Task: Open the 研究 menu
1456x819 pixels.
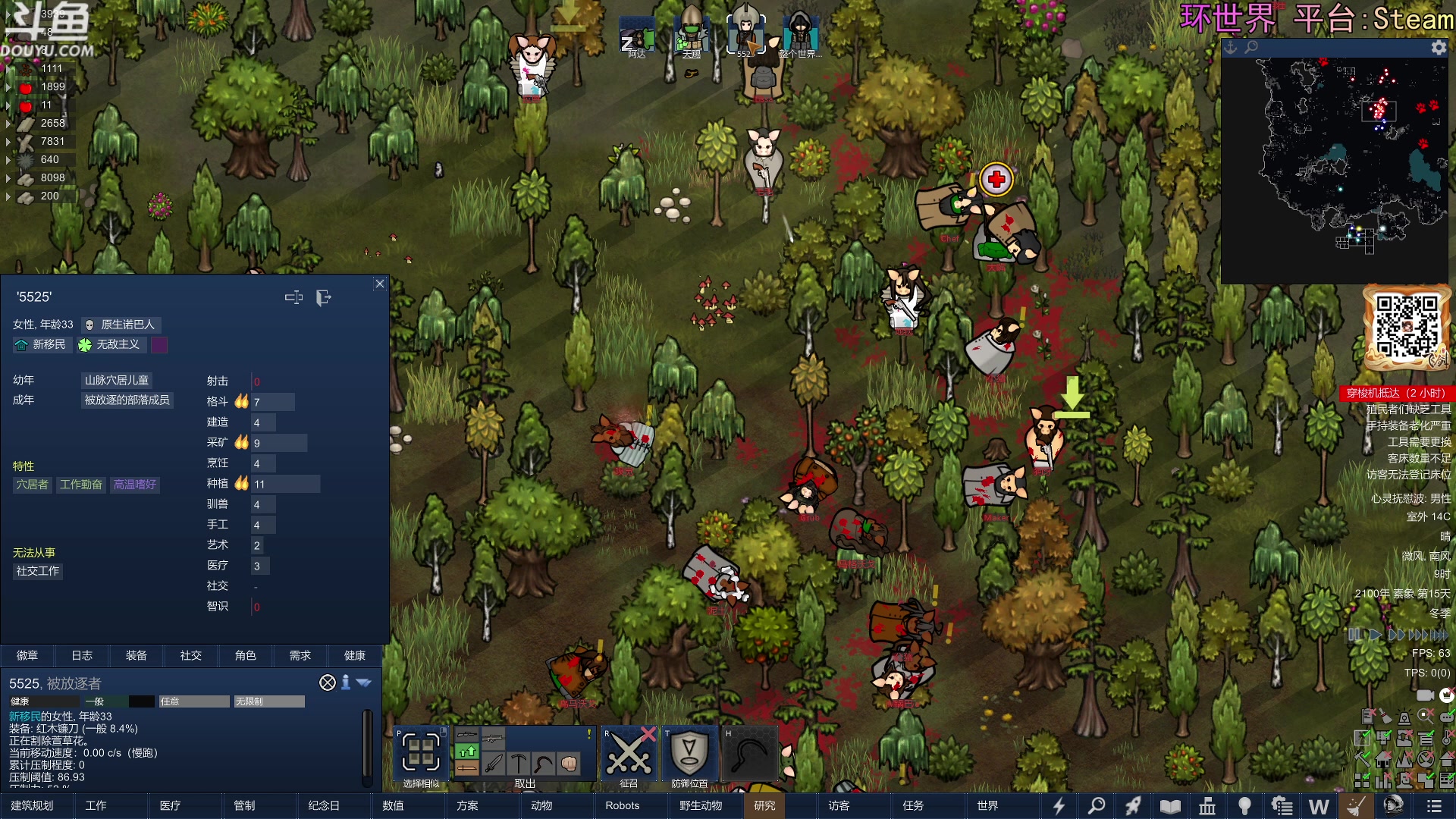Action: click(764, 805)
